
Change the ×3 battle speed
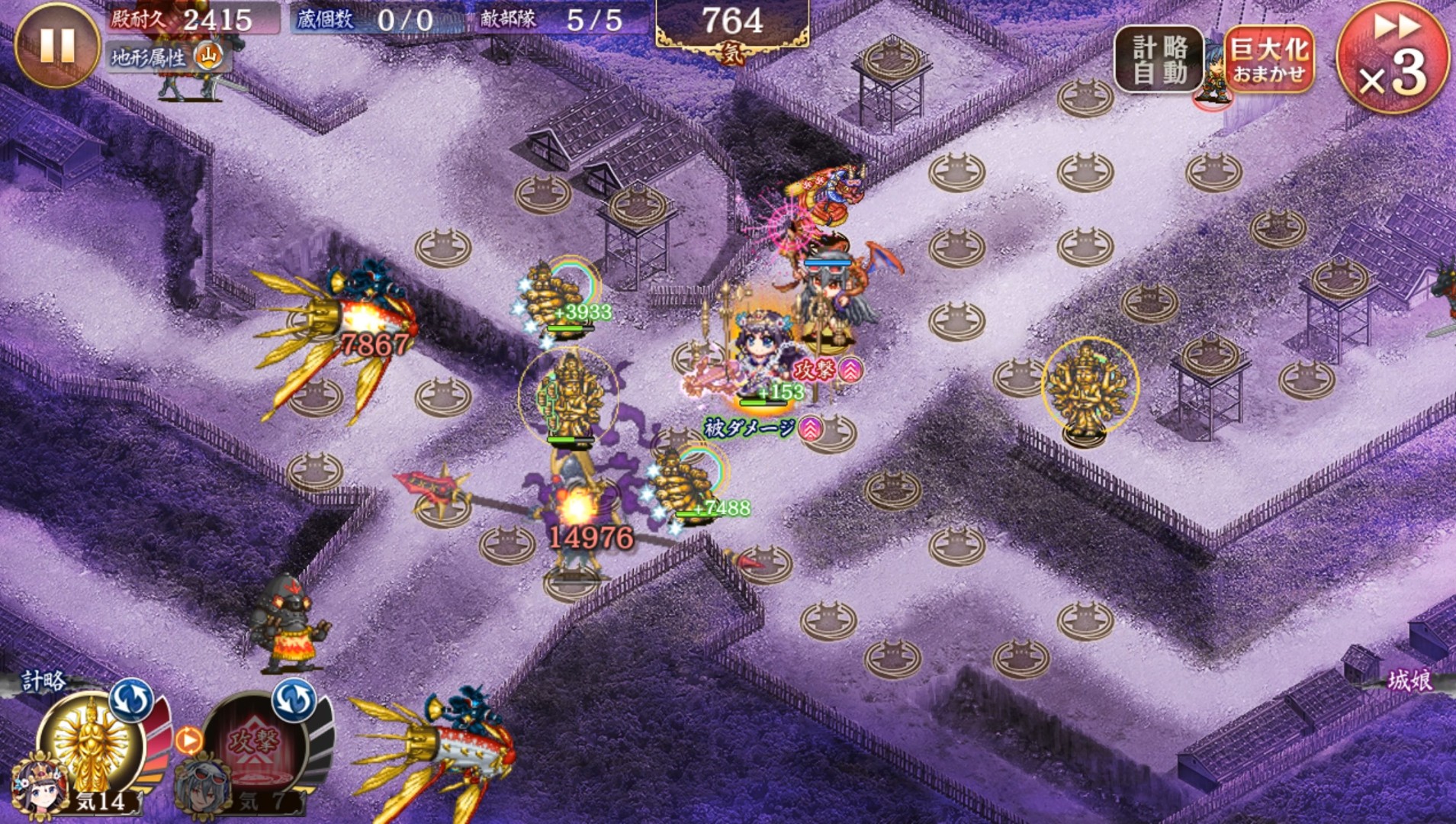[x=1393, y=57]
